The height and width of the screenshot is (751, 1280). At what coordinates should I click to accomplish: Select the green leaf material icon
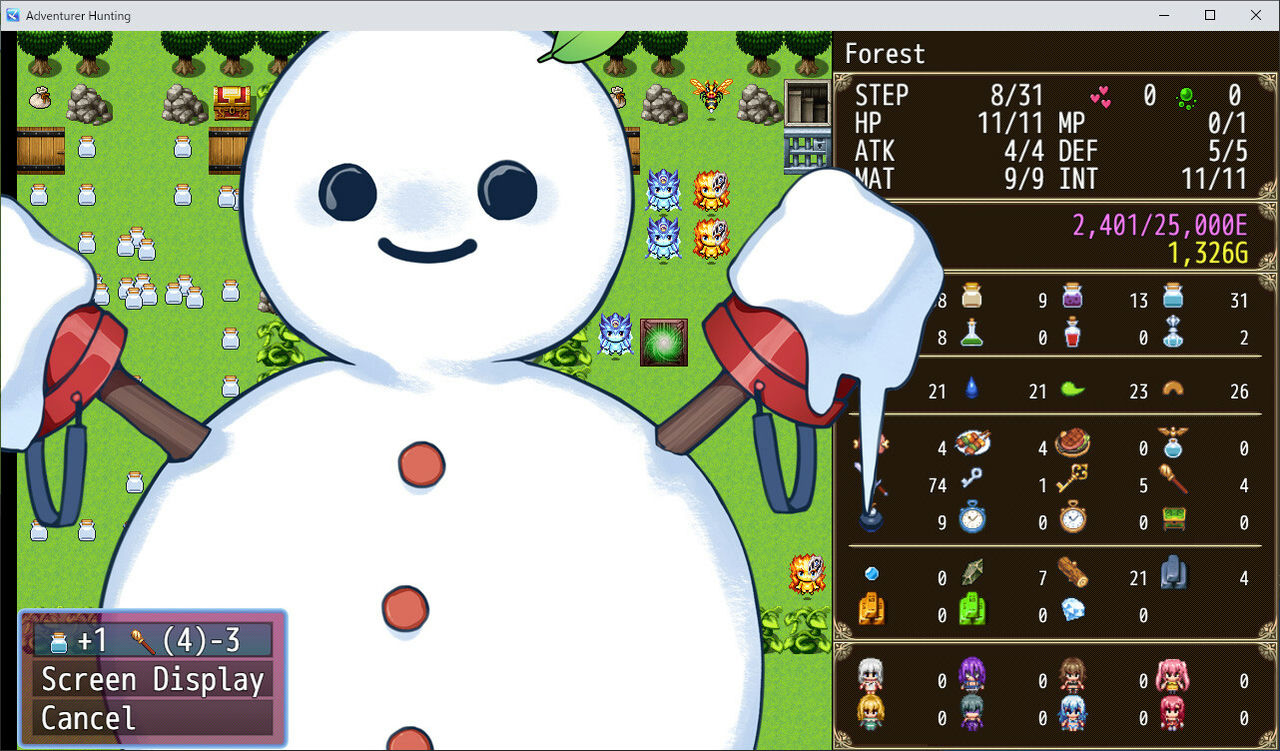[1071, 391]
